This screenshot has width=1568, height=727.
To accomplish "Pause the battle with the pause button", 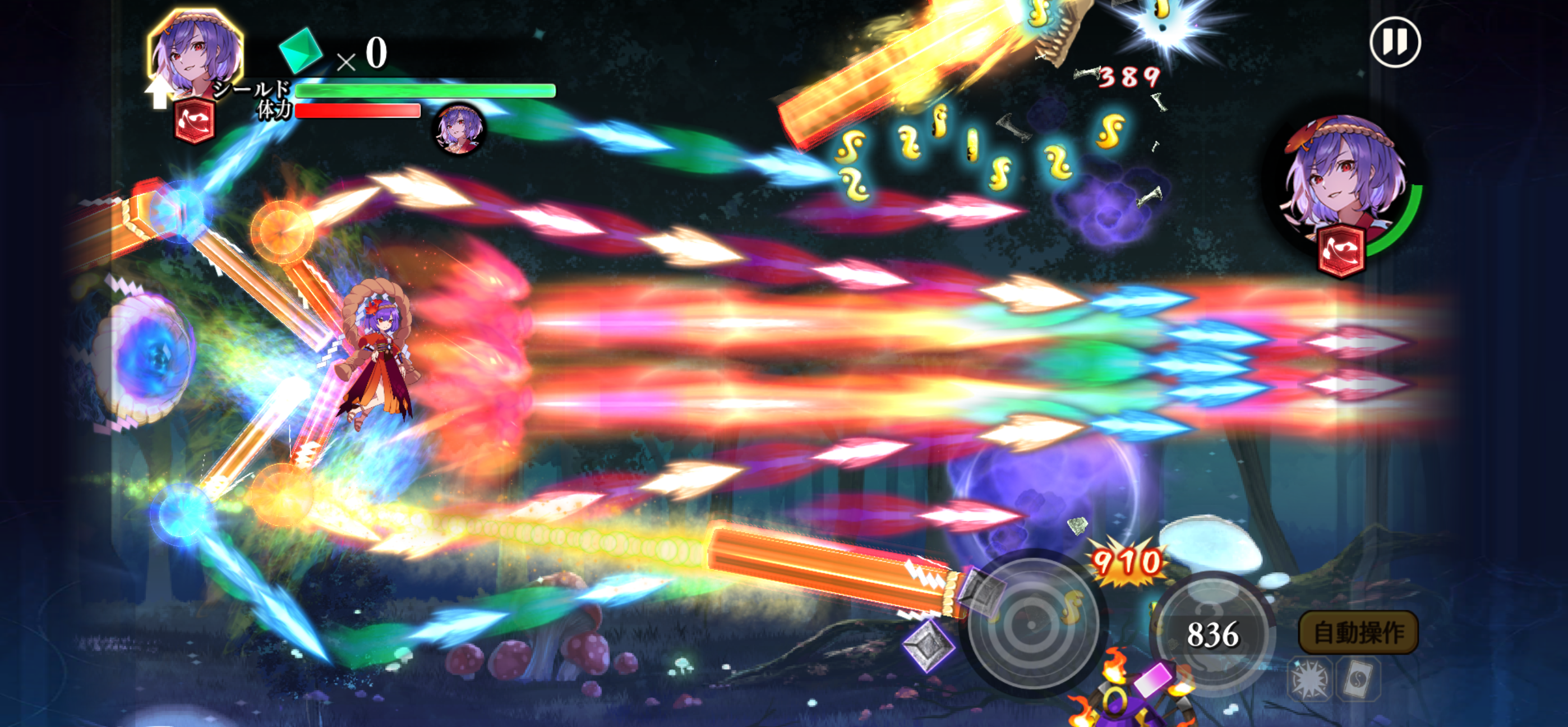I will (x=1395, y=42).
